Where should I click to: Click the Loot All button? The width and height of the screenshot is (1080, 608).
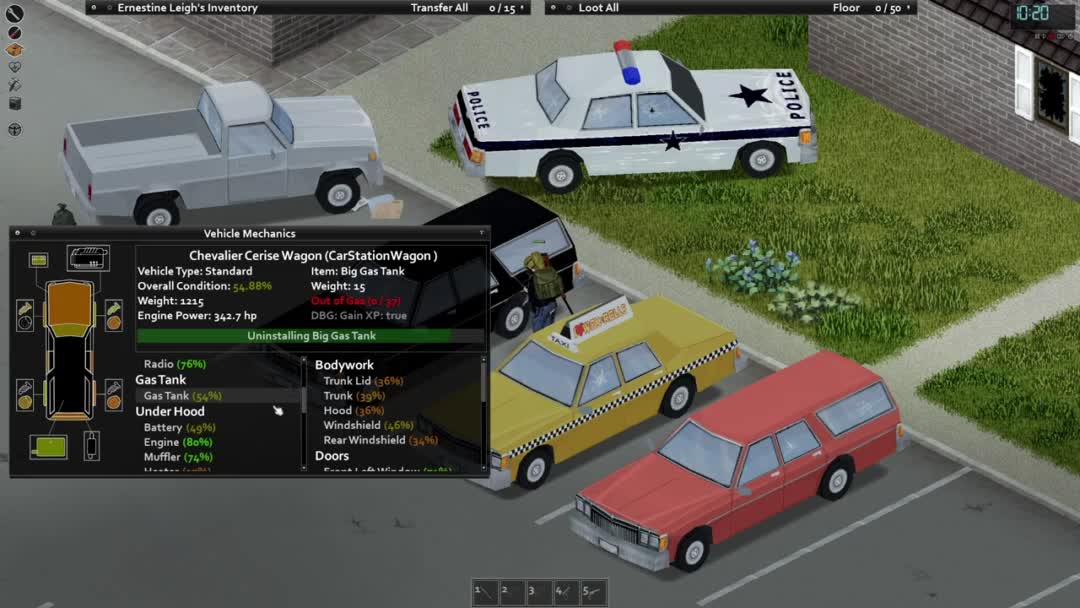[598, 8]
